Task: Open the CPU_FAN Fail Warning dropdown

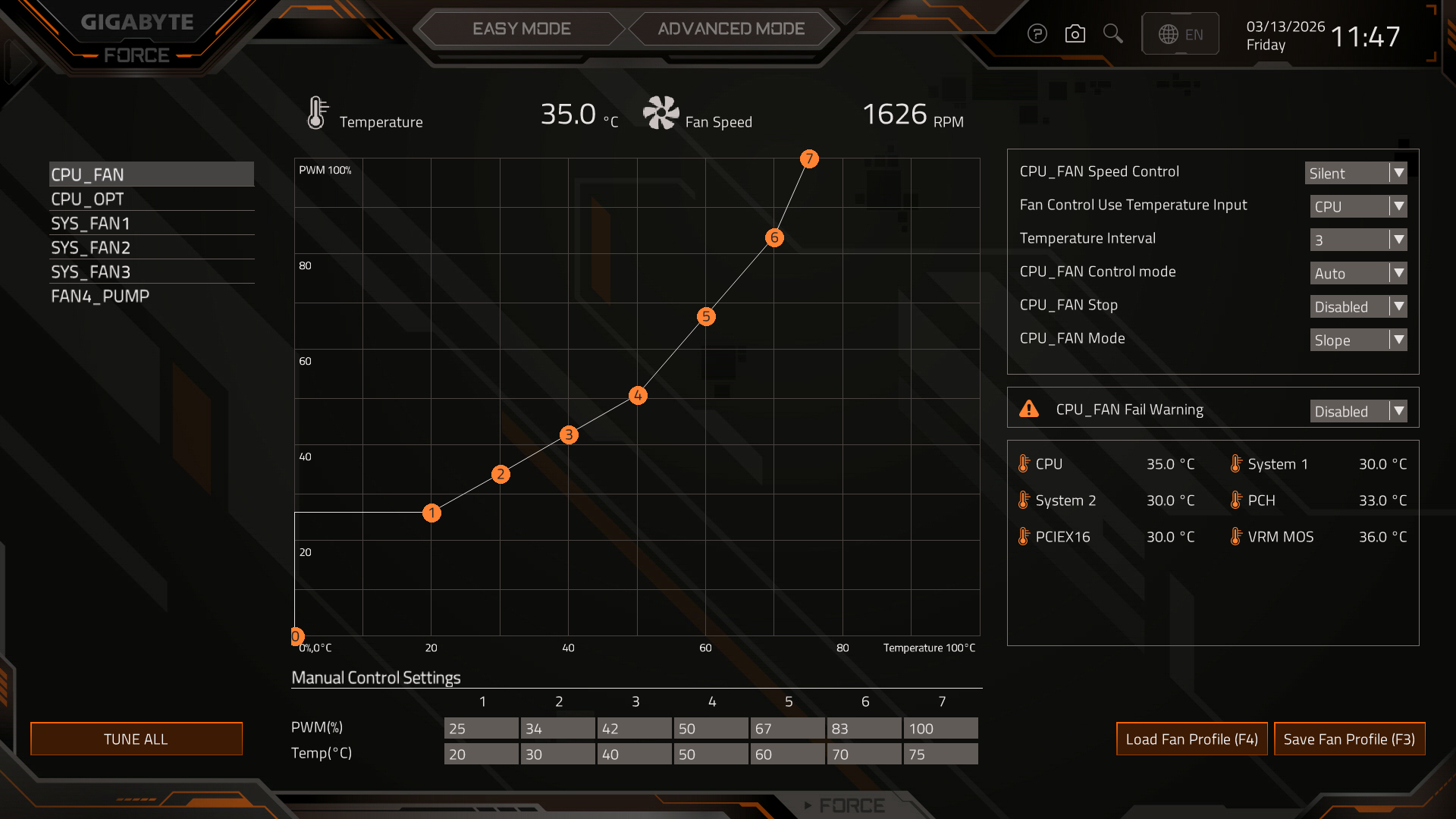Action: [1358, 411]
